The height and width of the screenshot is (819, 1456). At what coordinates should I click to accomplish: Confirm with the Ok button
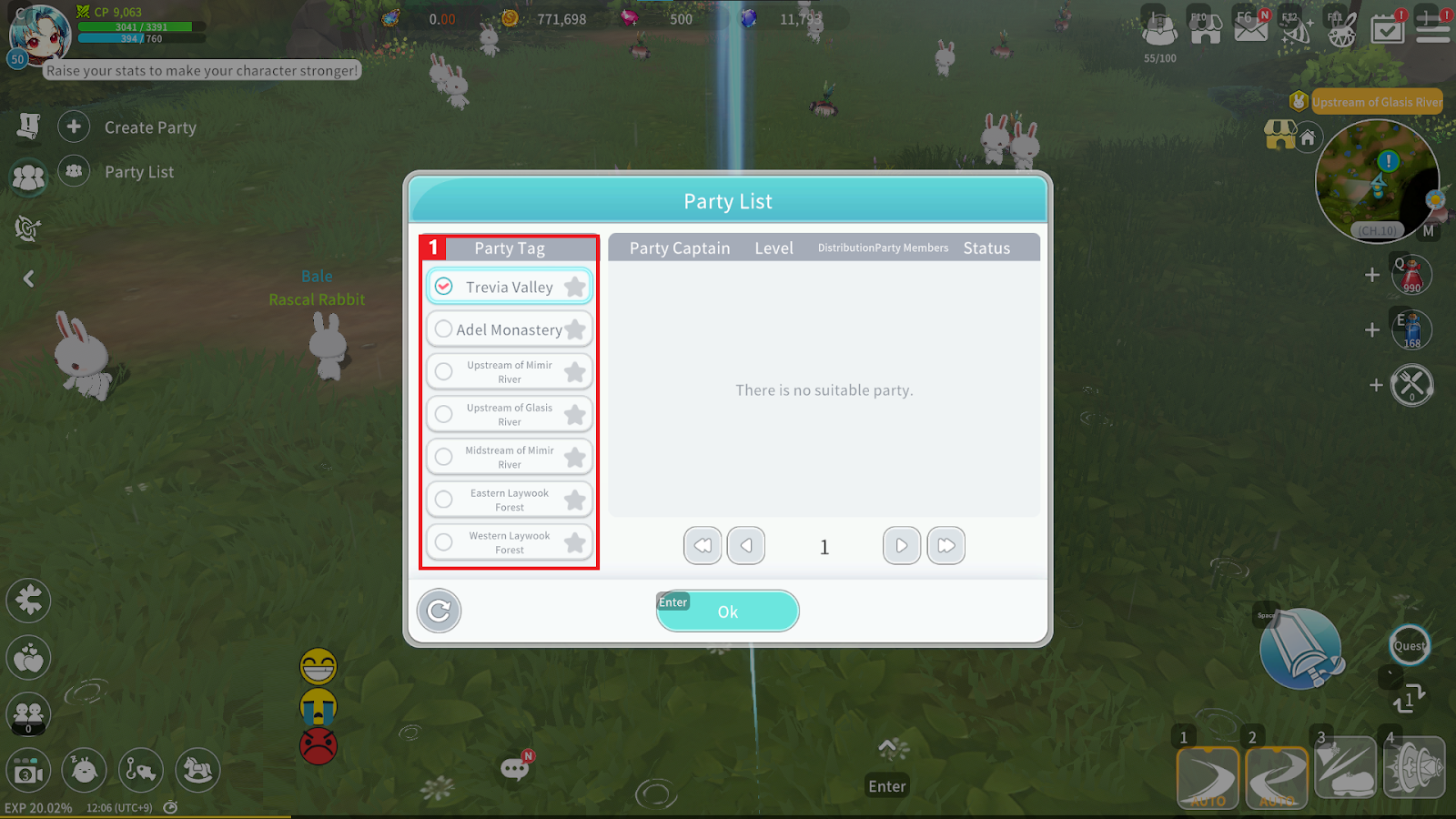[727, 612]
